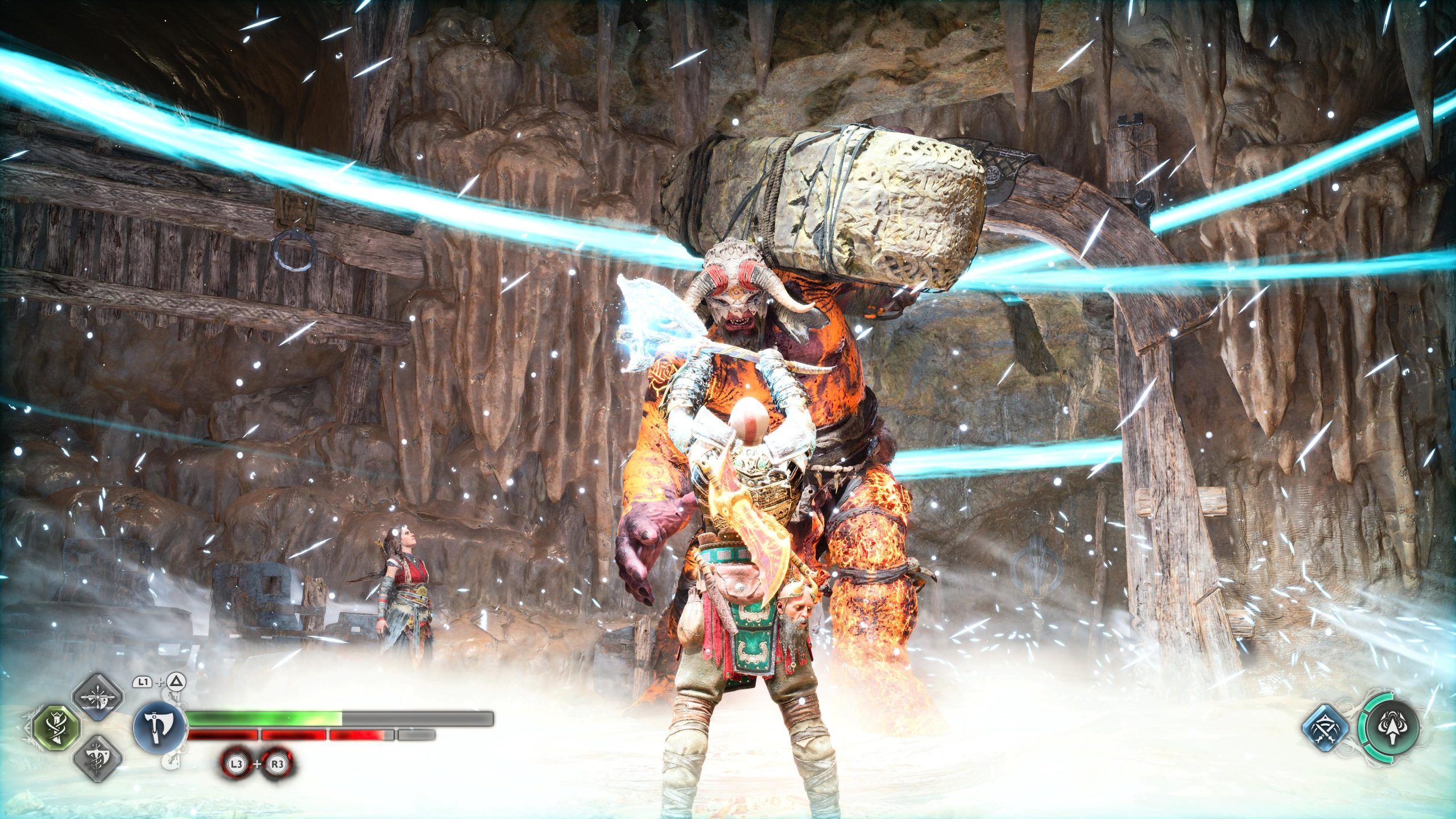This screenshot has height=819, width=1456.
Task: Click the grey axe-rune status effect icon
Action: pyautogui.click(x=97, y=760)
